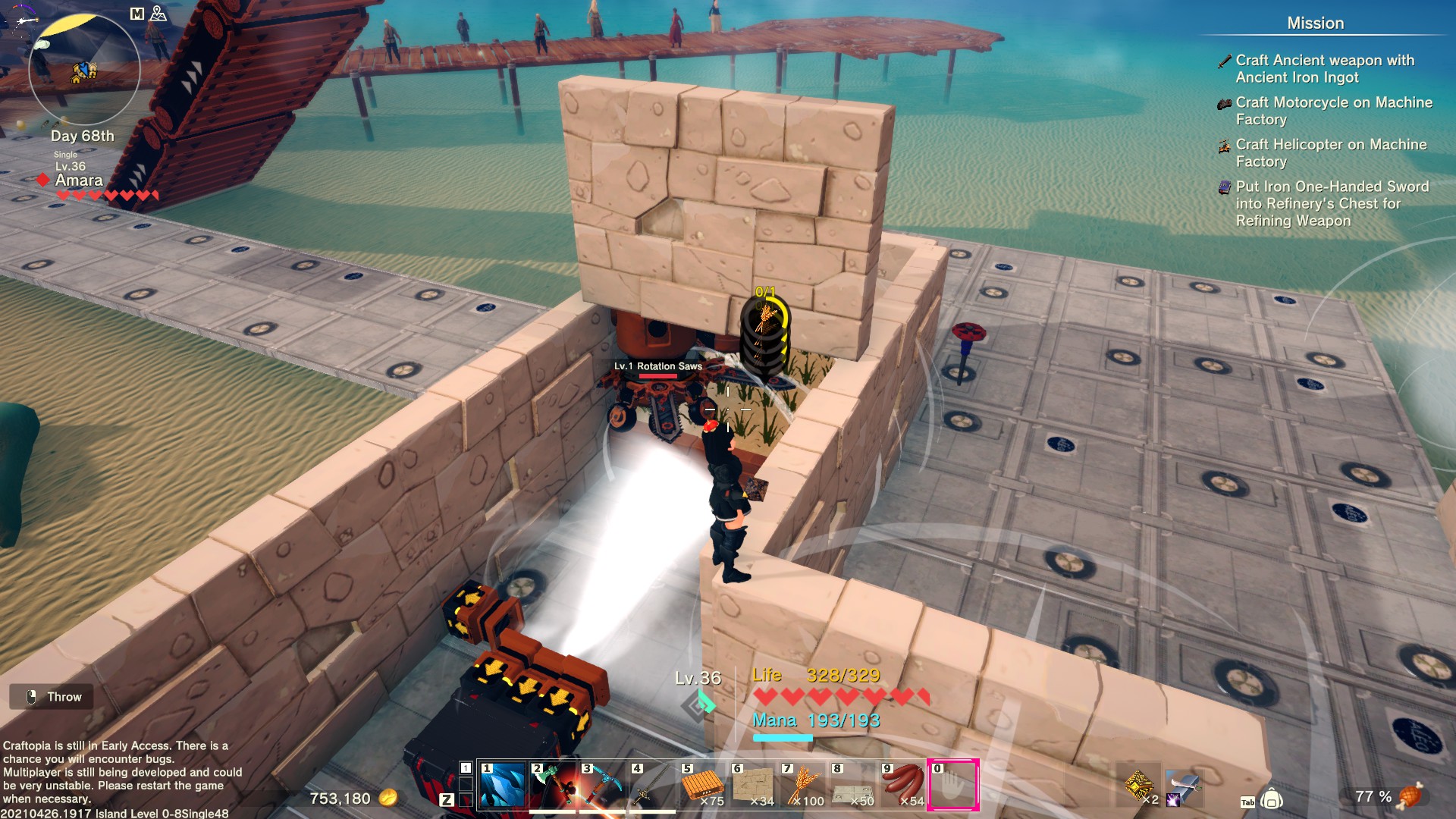Expand the golden cube item details
The width and height of the screenshot is (1456, 819).
(x=1139, y=786)
